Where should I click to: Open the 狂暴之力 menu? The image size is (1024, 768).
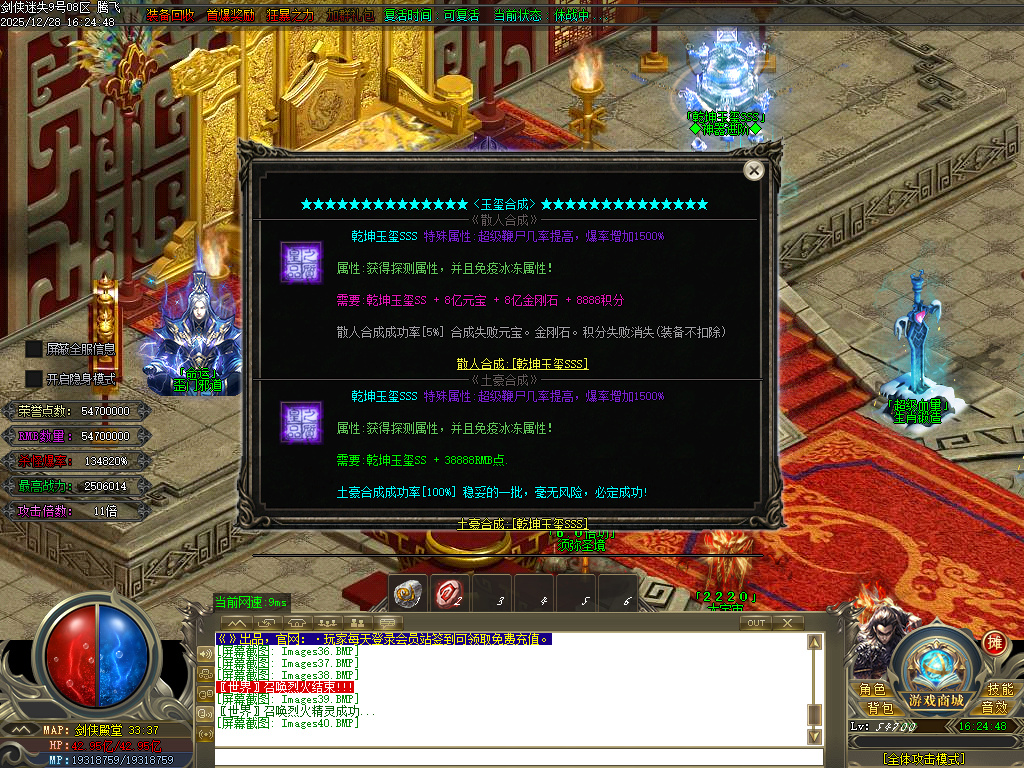click(290, 16)
